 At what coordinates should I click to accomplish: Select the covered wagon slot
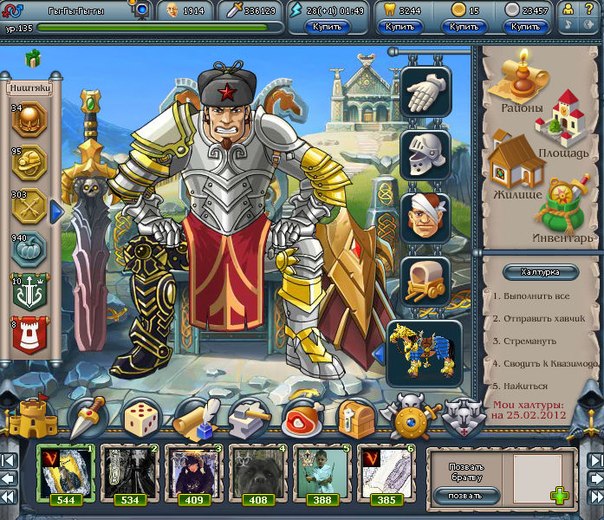tap(424, 282)
